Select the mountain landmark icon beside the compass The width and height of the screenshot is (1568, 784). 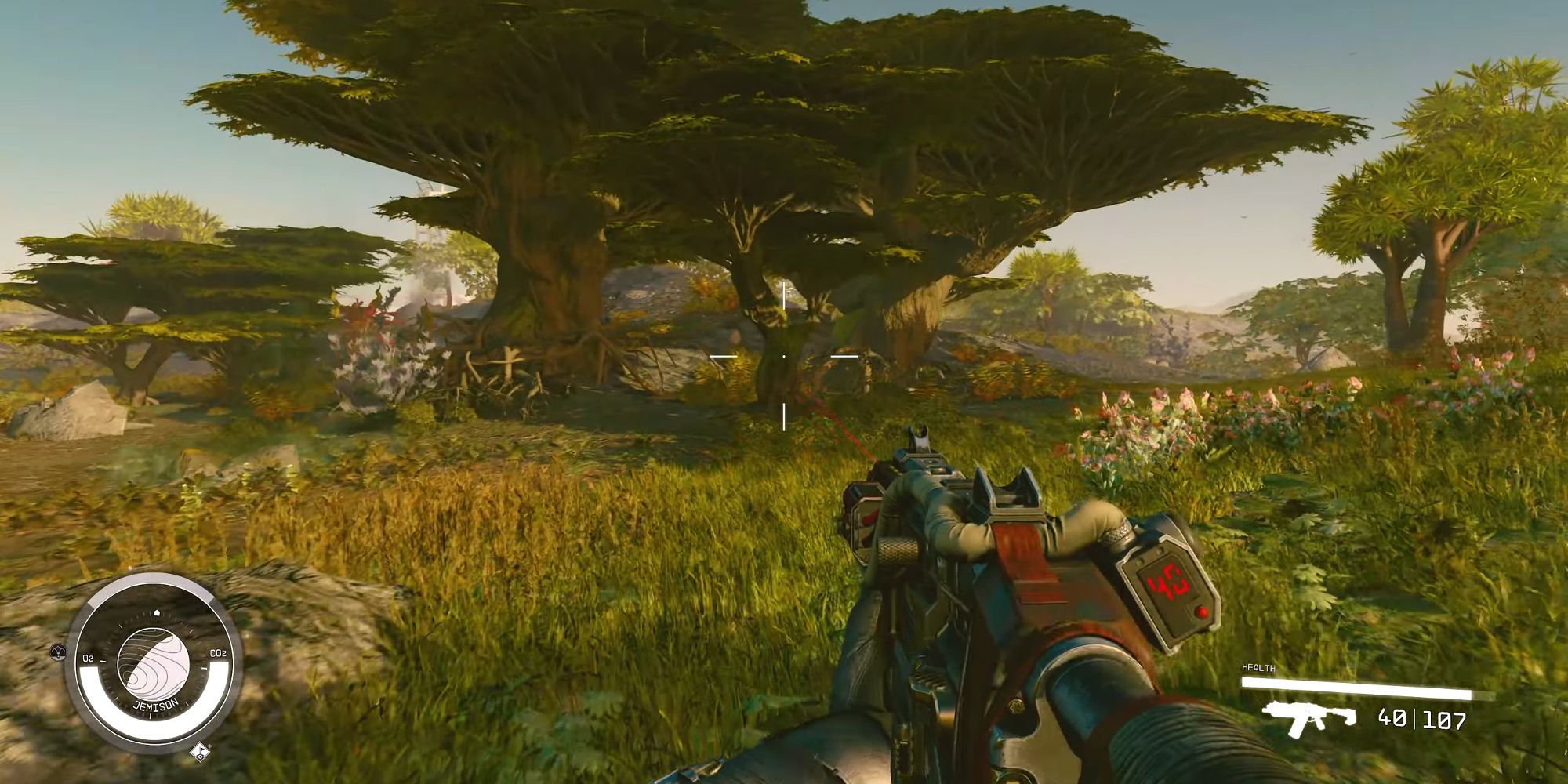coord(57,652)
